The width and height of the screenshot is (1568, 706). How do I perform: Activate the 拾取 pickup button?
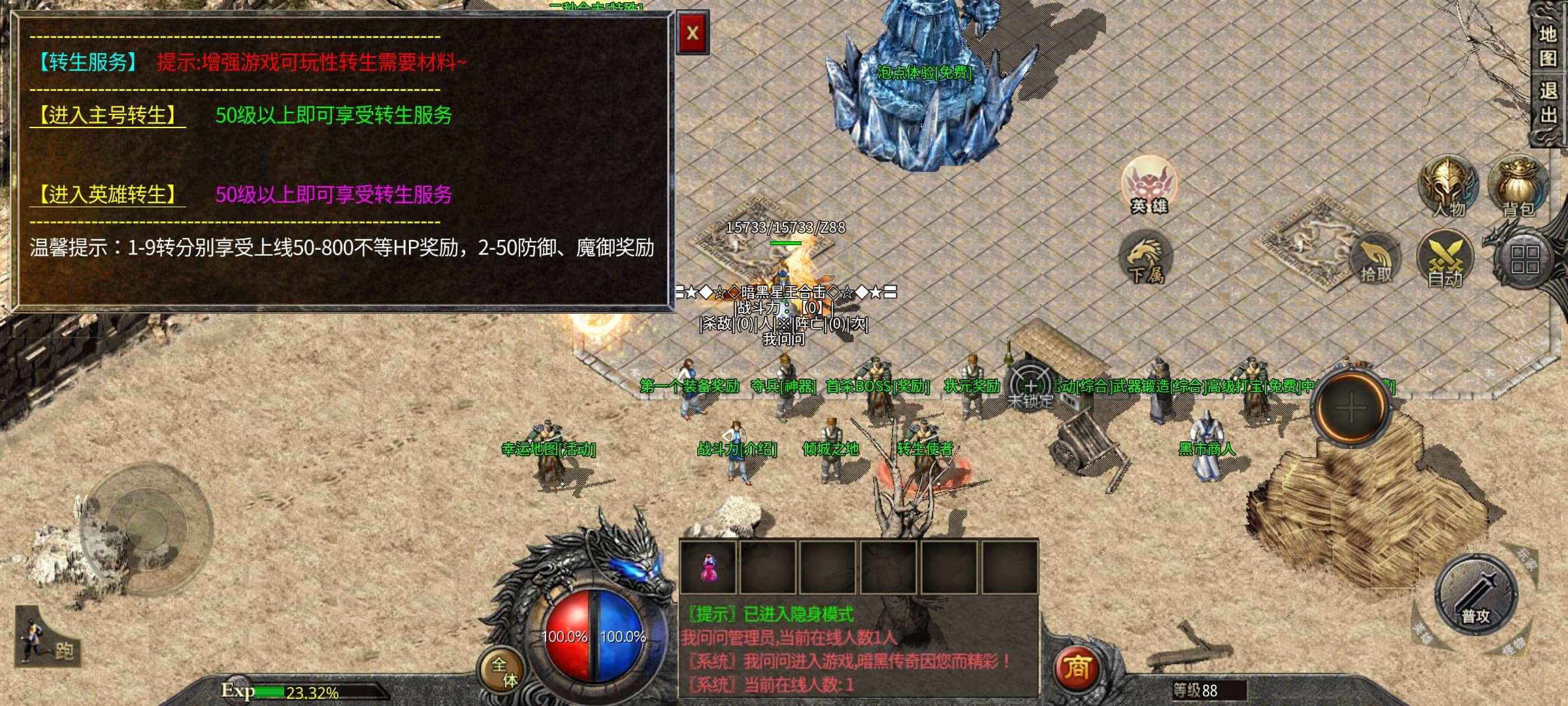(x=1375, y=260)
